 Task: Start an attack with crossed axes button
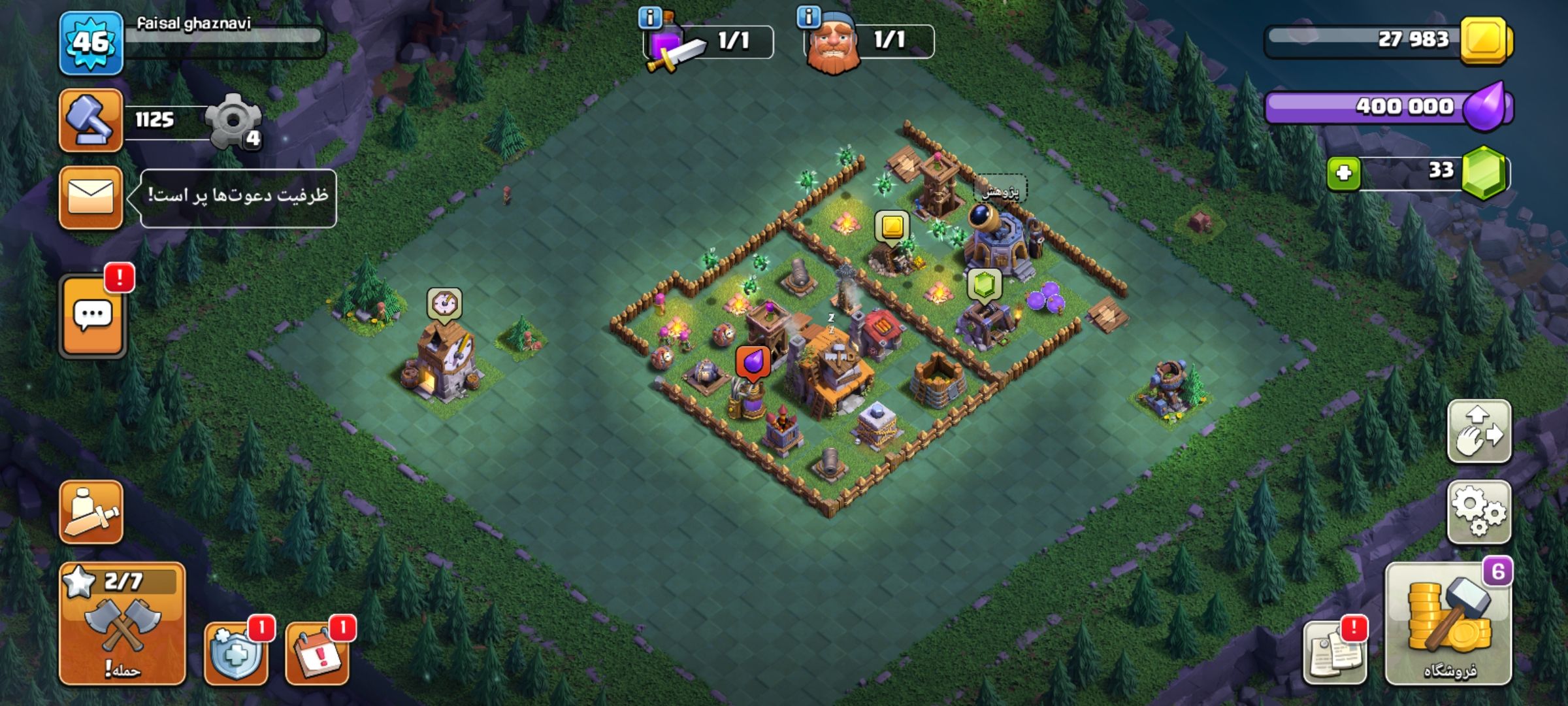(x=122, y=624)
